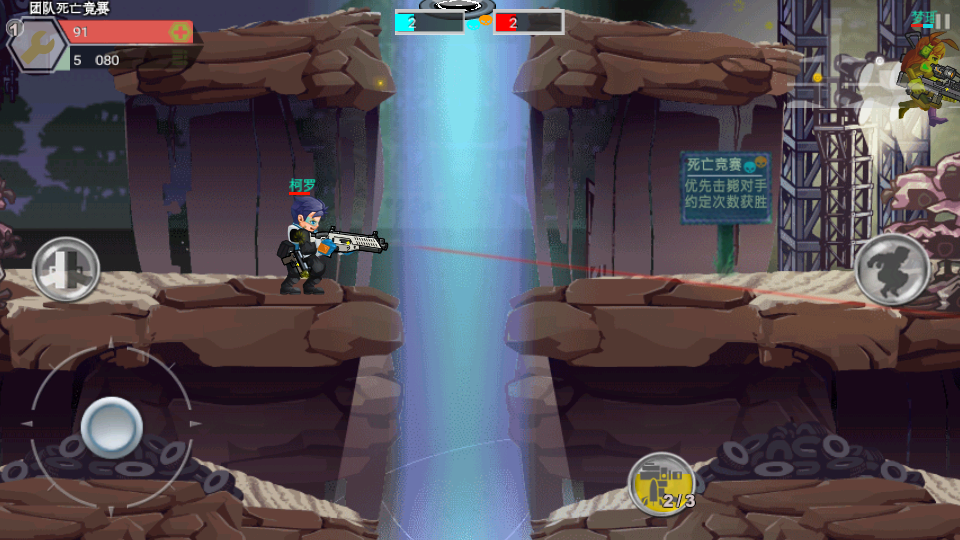Open the wrench hexagon icon
This screenshot has height=540, width=960.
[x=36, y=45]
